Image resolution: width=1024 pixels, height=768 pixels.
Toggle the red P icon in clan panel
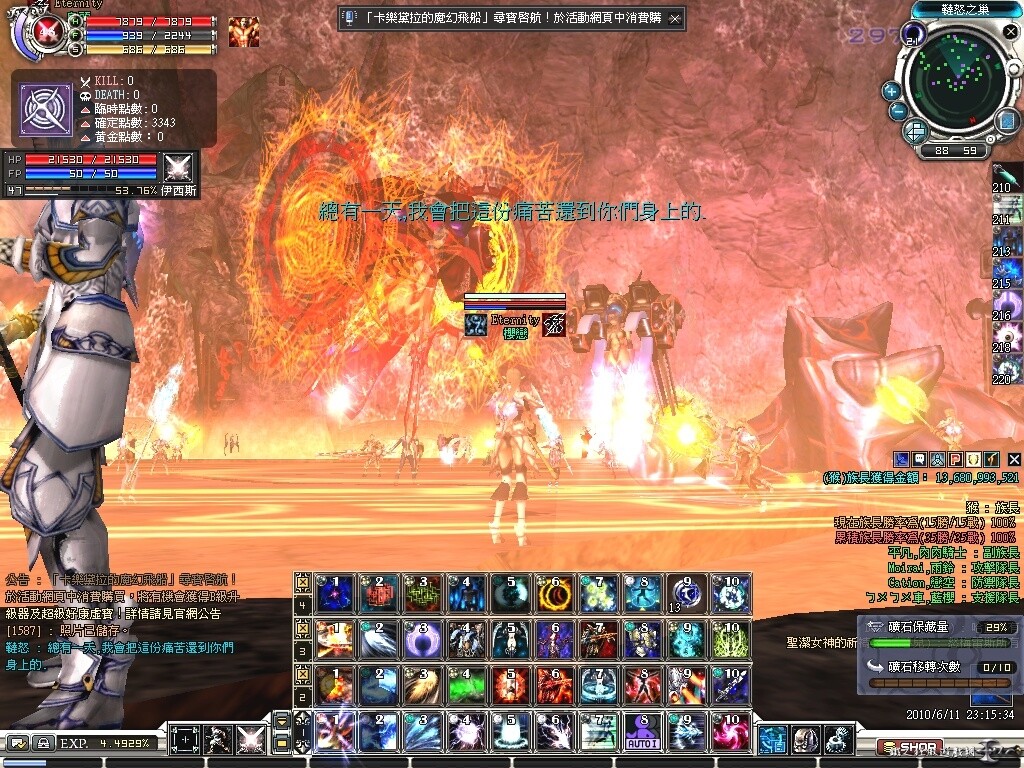point(955,459)
